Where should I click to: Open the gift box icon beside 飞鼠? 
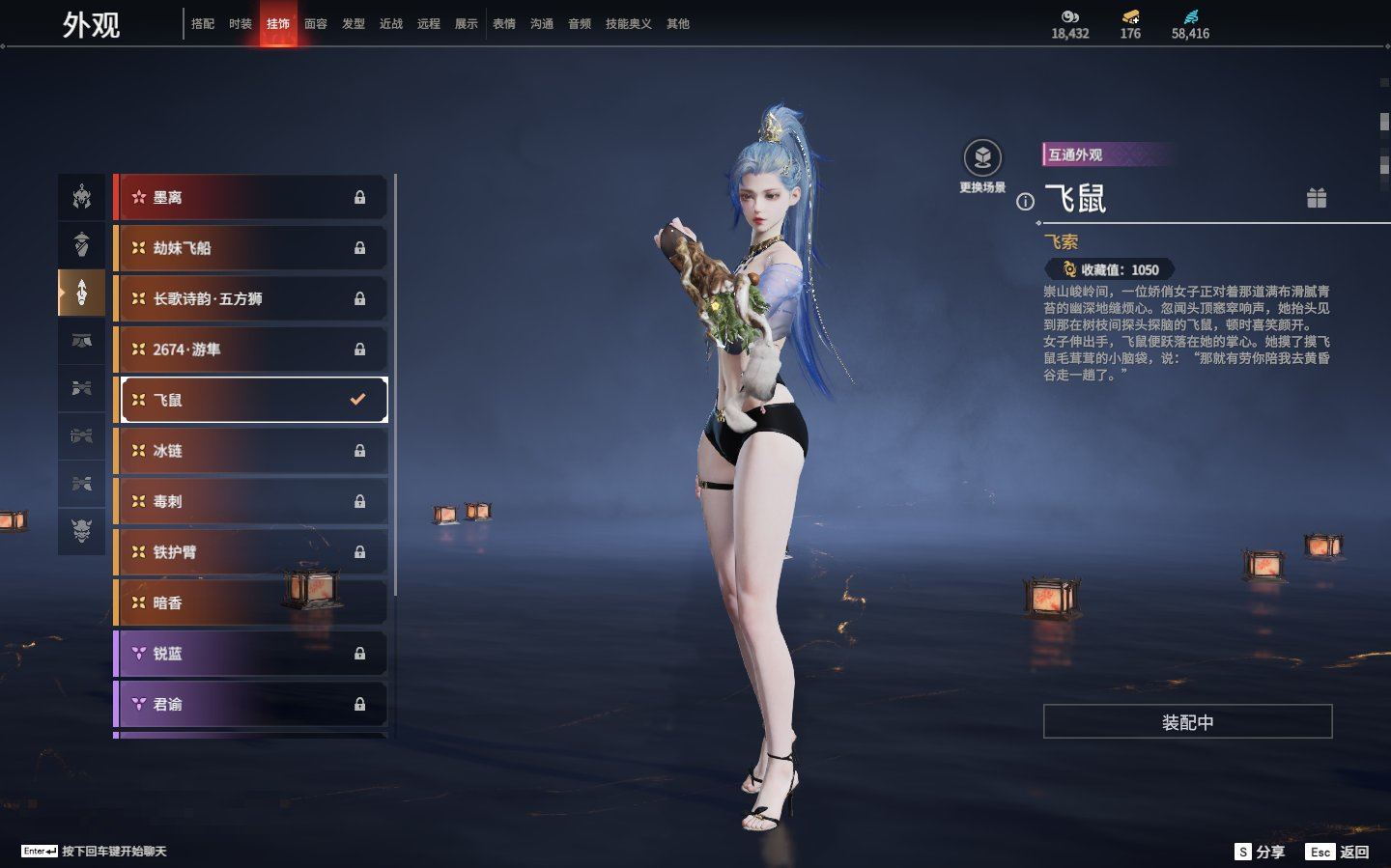pos(1317,198)
